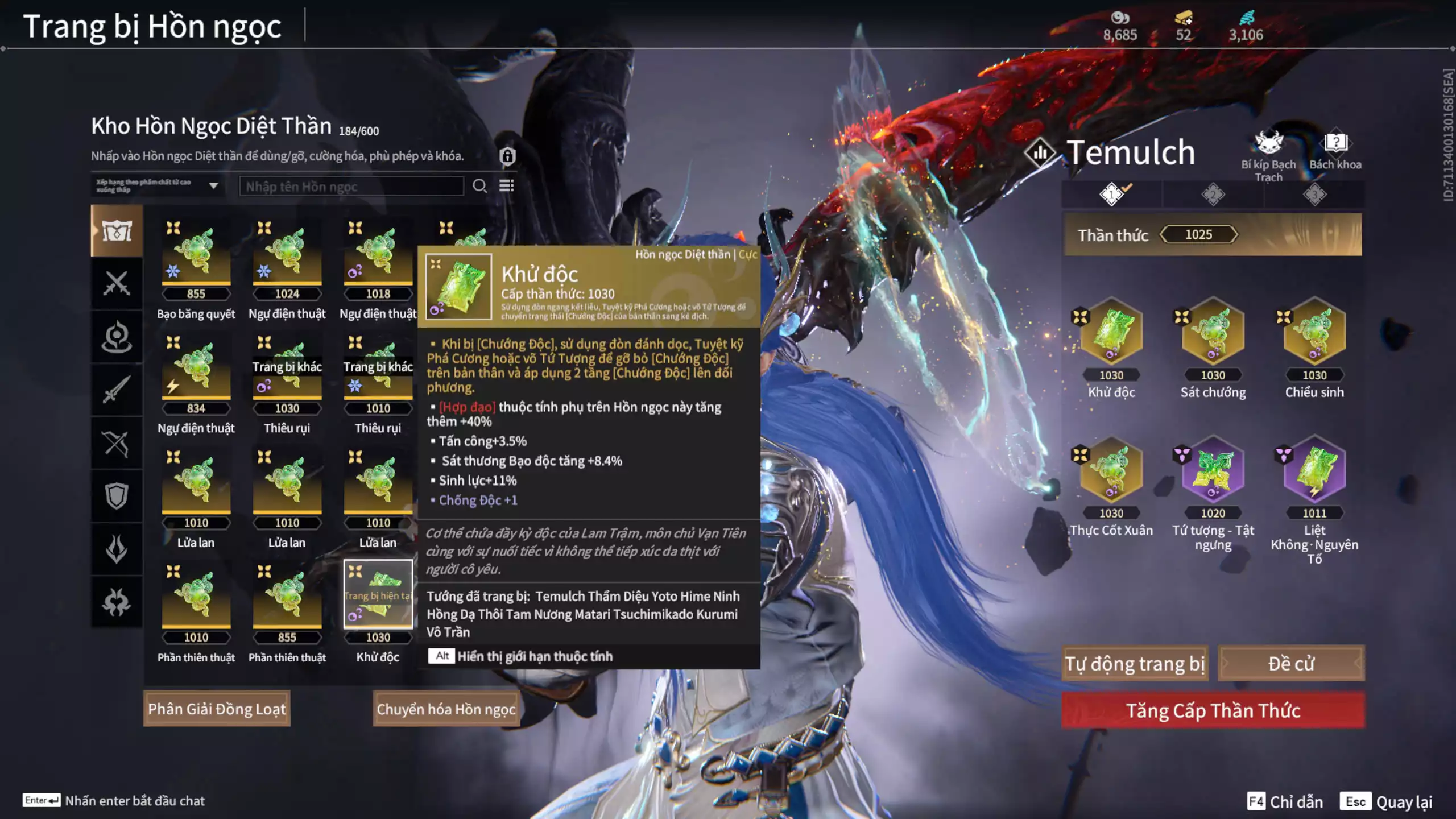The image size is (1456, 819).
Task: Switch to the shield category tab
Action: point(117,496)
